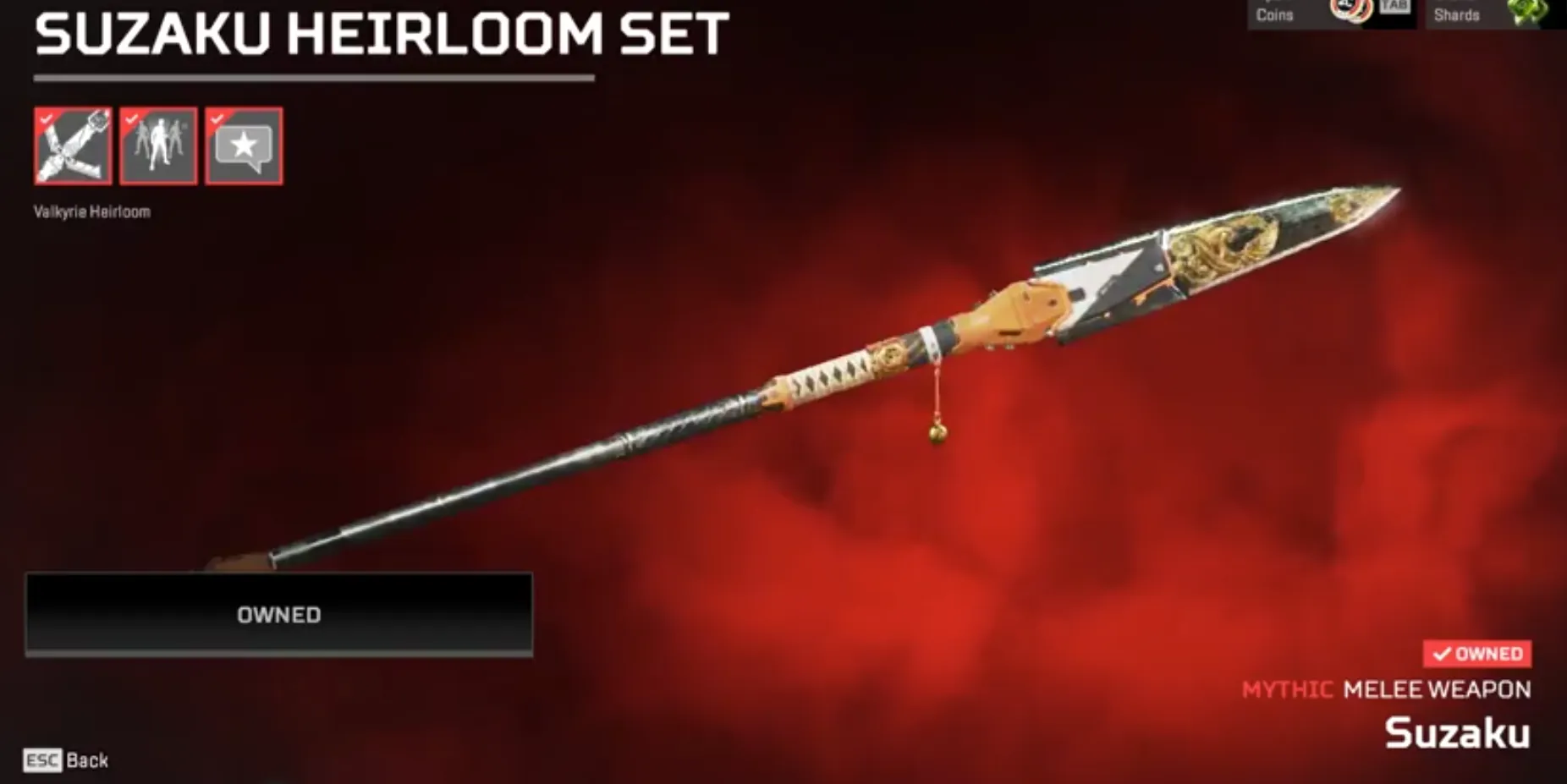Click Back to exit the heirloom screen
The image size is (1567, 784).
coord(85,760)
